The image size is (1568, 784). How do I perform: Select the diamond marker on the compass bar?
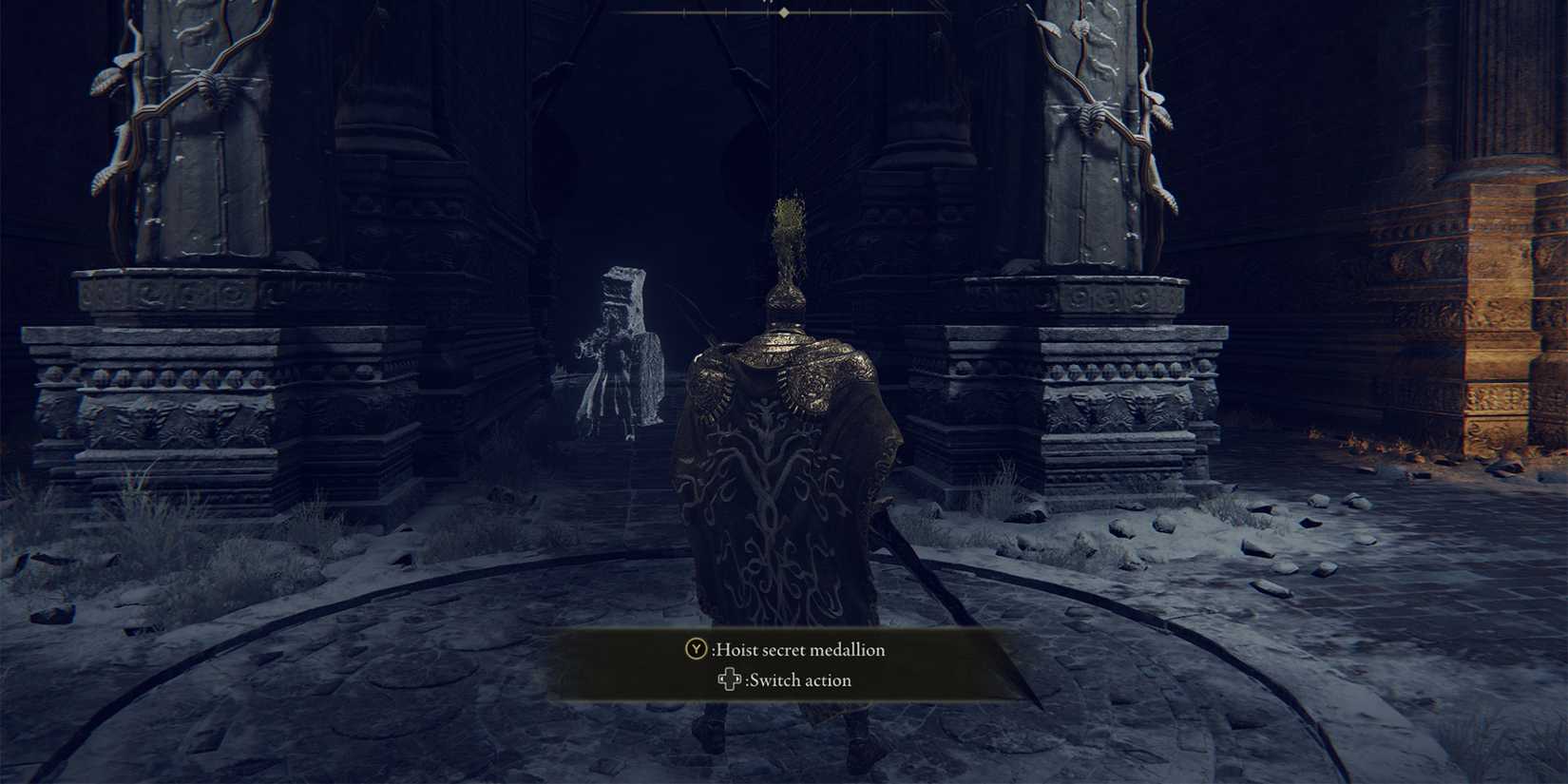pos(785,15)
